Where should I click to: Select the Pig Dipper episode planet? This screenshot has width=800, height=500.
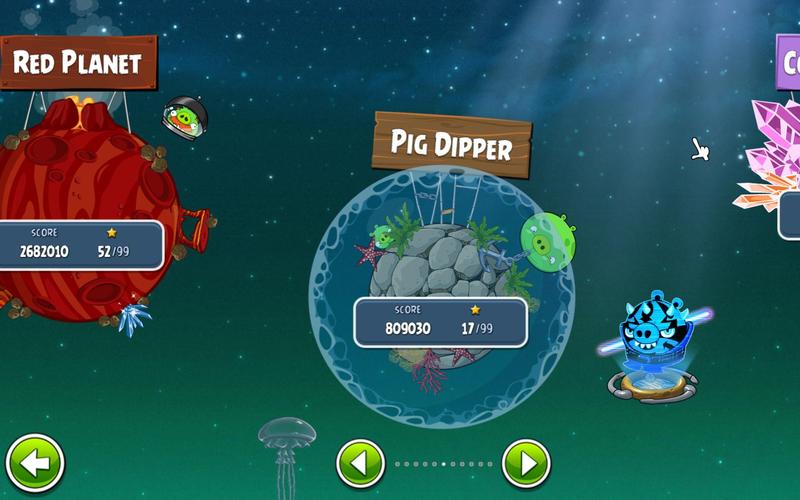[442, 268]
